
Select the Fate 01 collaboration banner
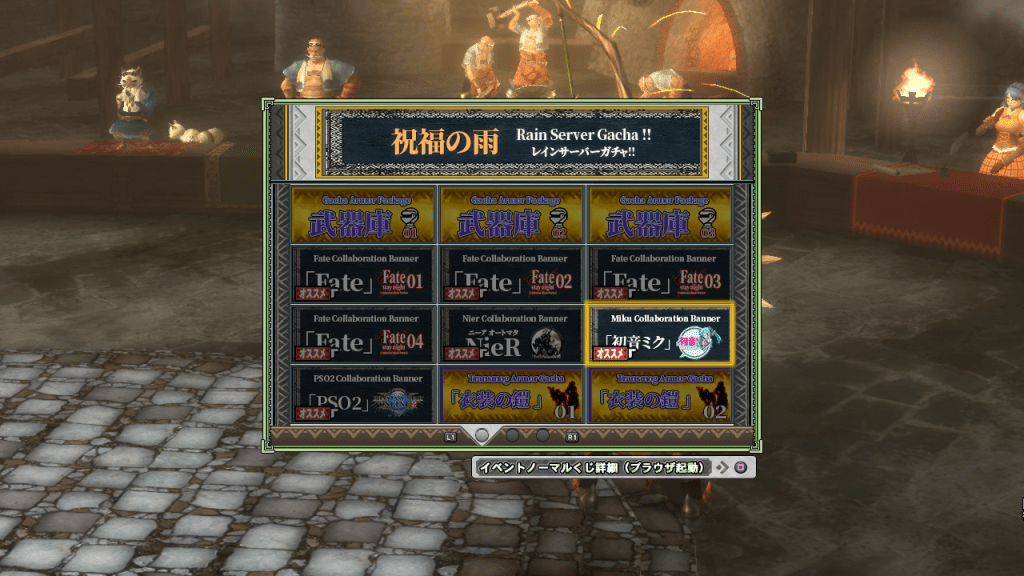click(362, 274)
